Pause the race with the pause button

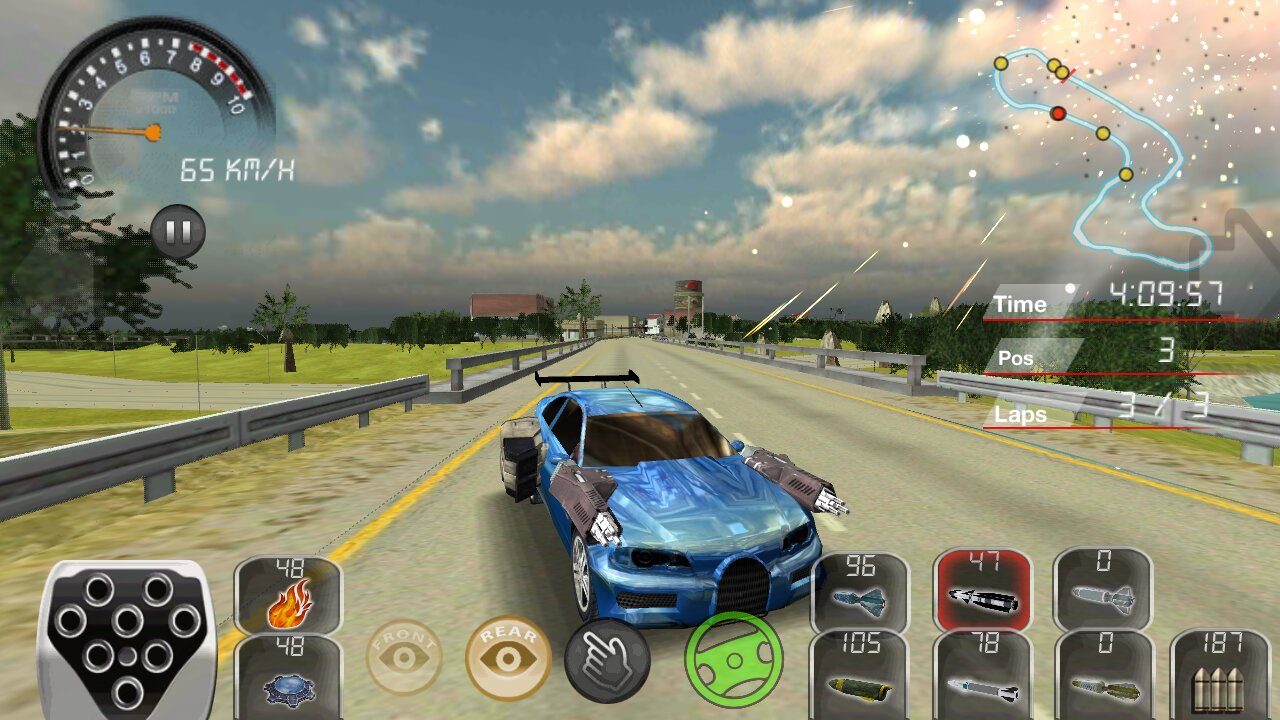pyautogui.click(x=178, y=232)
